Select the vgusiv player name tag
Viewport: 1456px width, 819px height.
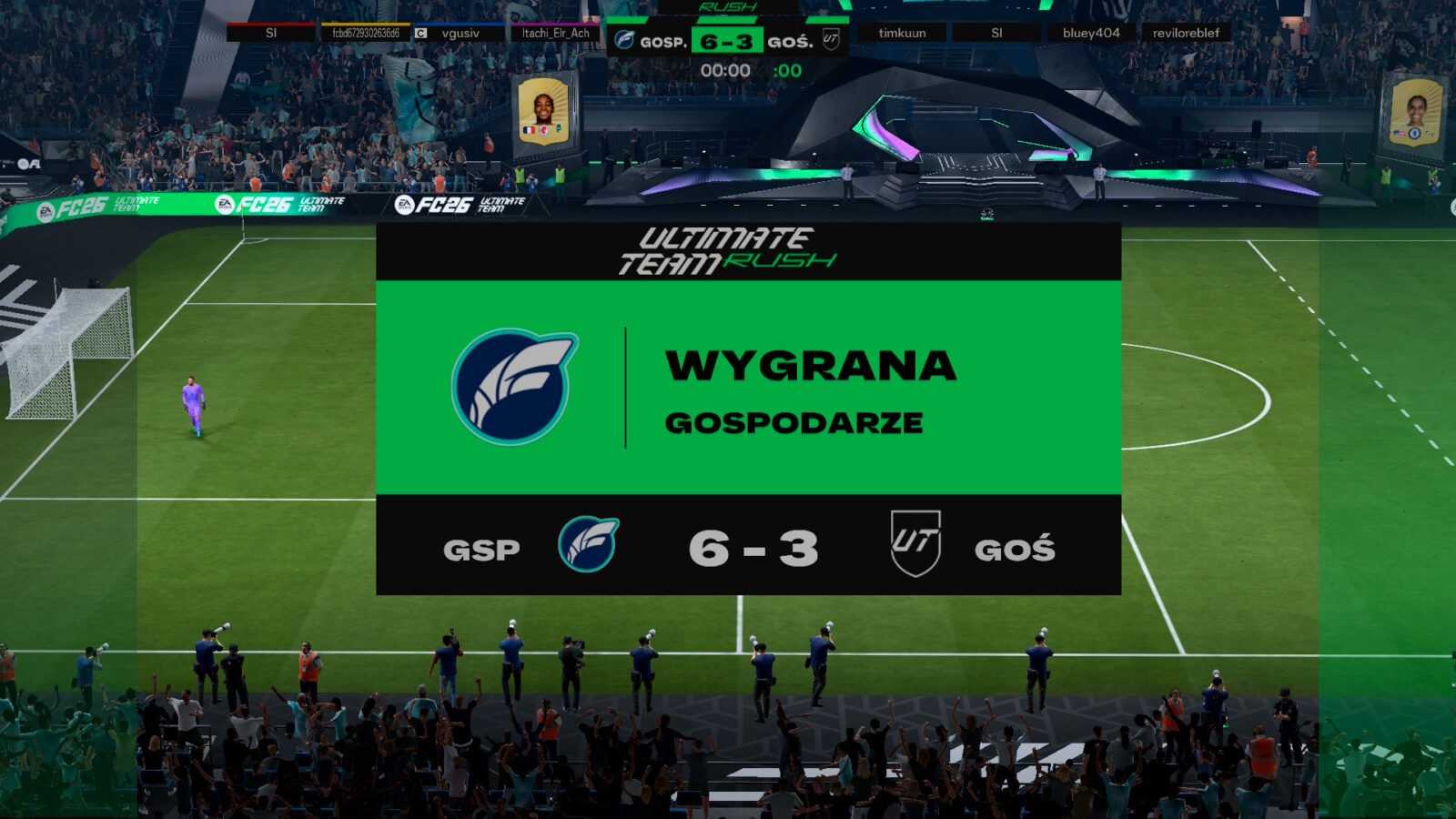[x=460, y=34]
